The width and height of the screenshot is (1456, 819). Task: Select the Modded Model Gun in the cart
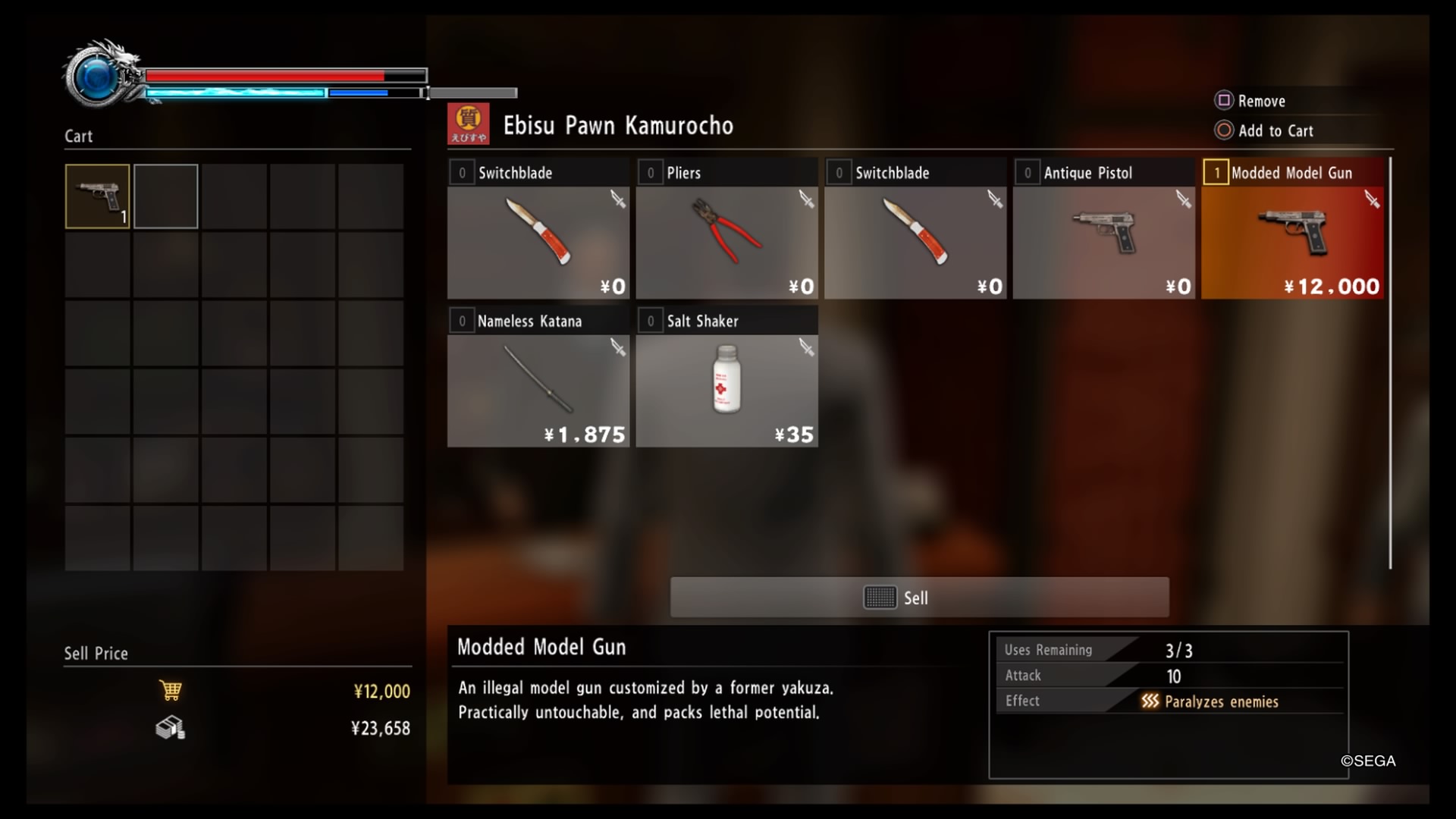[96, 196]
